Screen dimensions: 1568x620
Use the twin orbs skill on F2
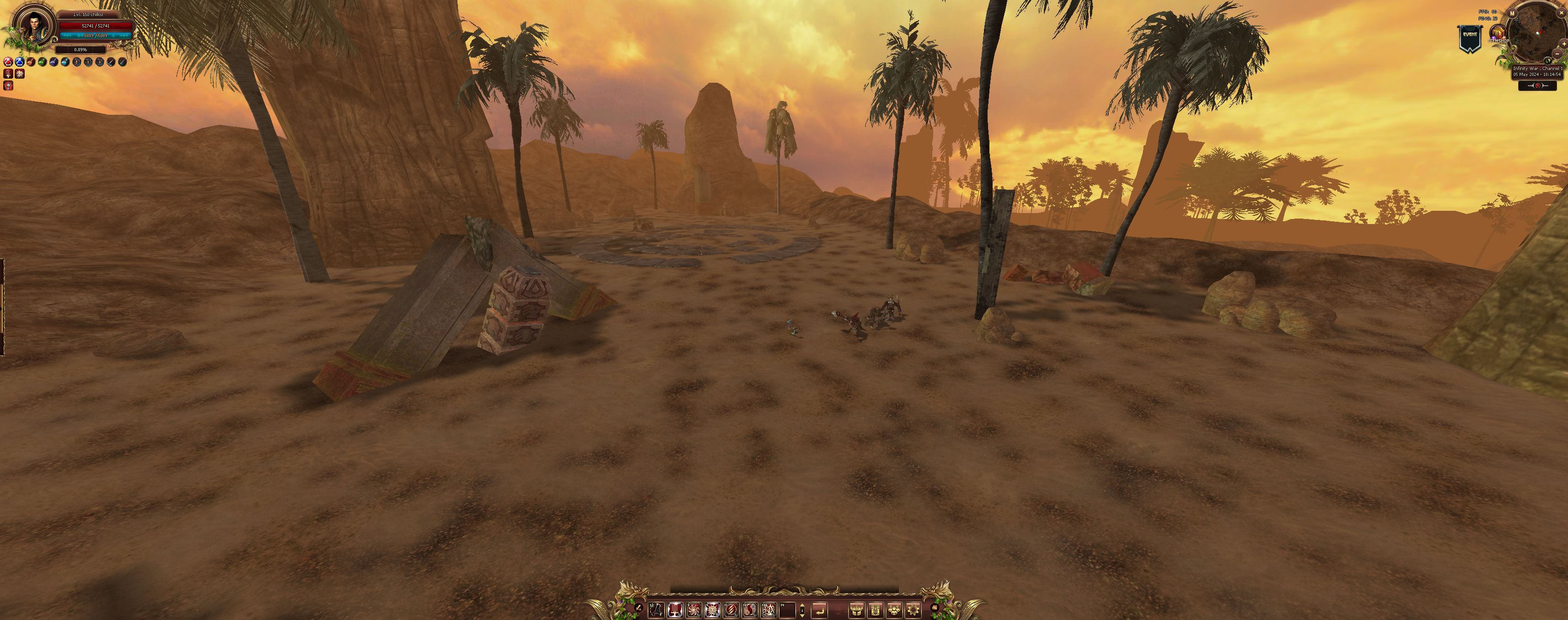click(x=750, y=609)
